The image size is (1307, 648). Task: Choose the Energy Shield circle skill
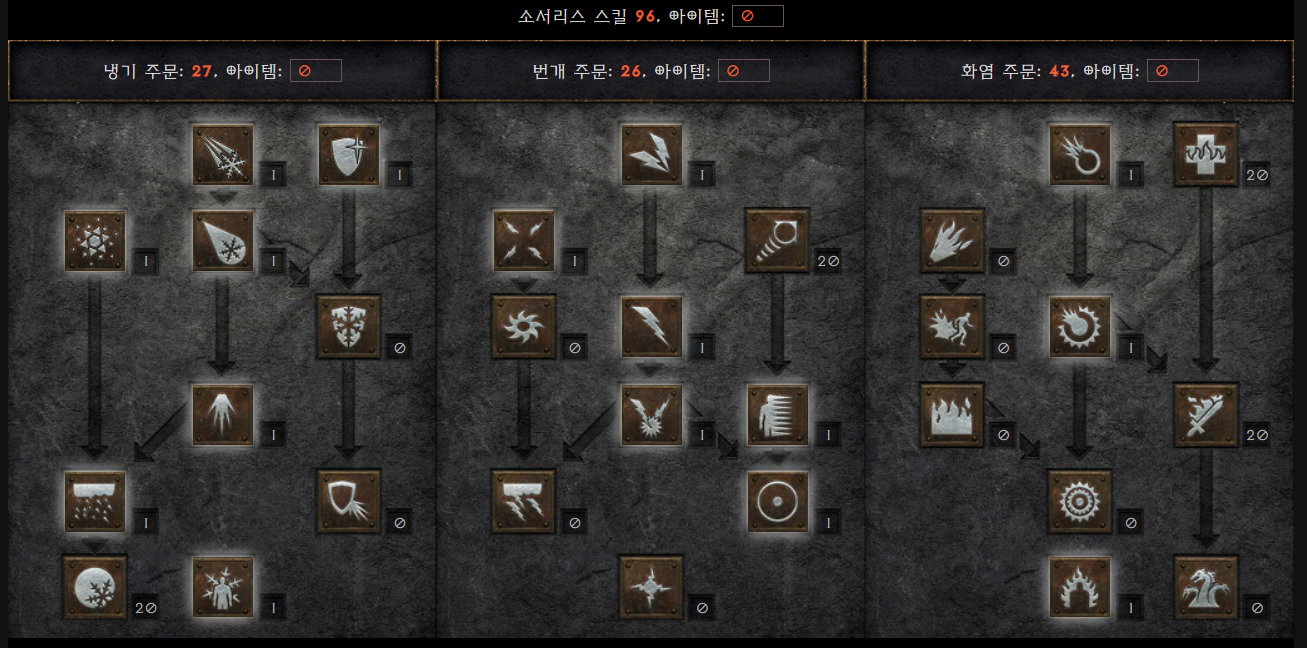[x=777, y=501]
